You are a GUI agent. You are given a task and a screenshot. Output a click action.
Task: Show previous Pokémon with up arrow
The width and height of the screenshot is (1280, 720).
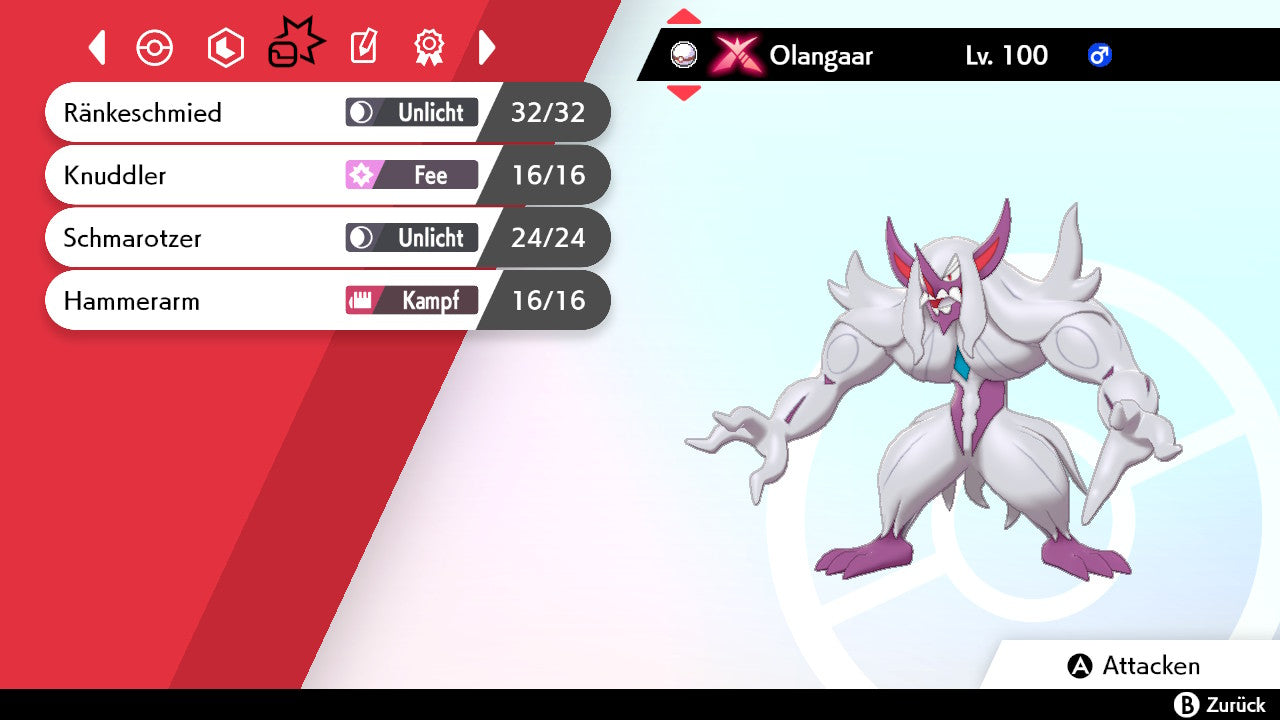pos(684,16)
